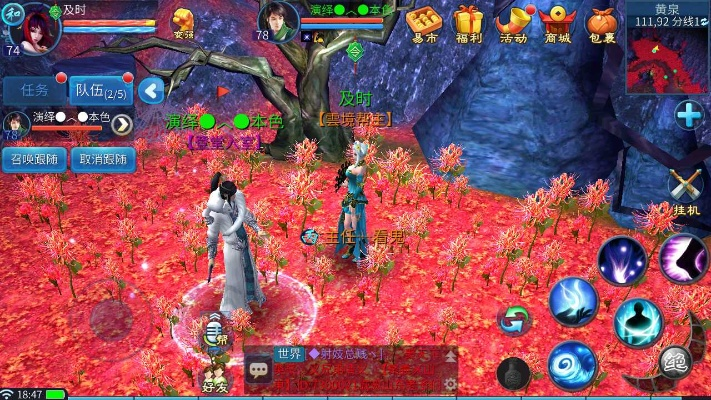Viewport: 711px width, 400px height.
Task: Open the 好友 friends list
Action: coord(215,376)
